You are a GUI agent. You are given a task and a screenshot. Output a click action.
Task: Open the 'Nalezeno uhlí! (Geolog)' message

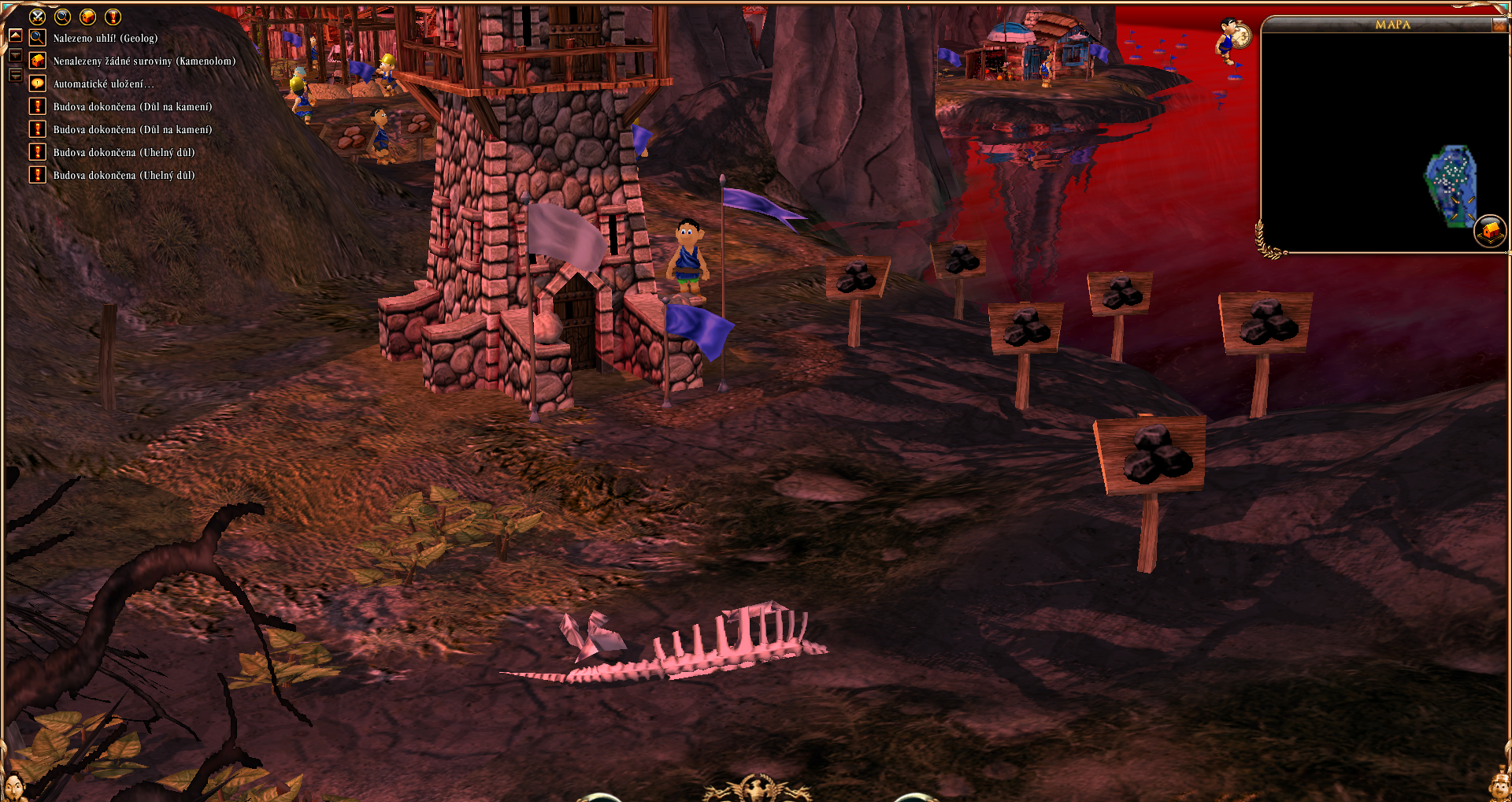click(105, 38)
